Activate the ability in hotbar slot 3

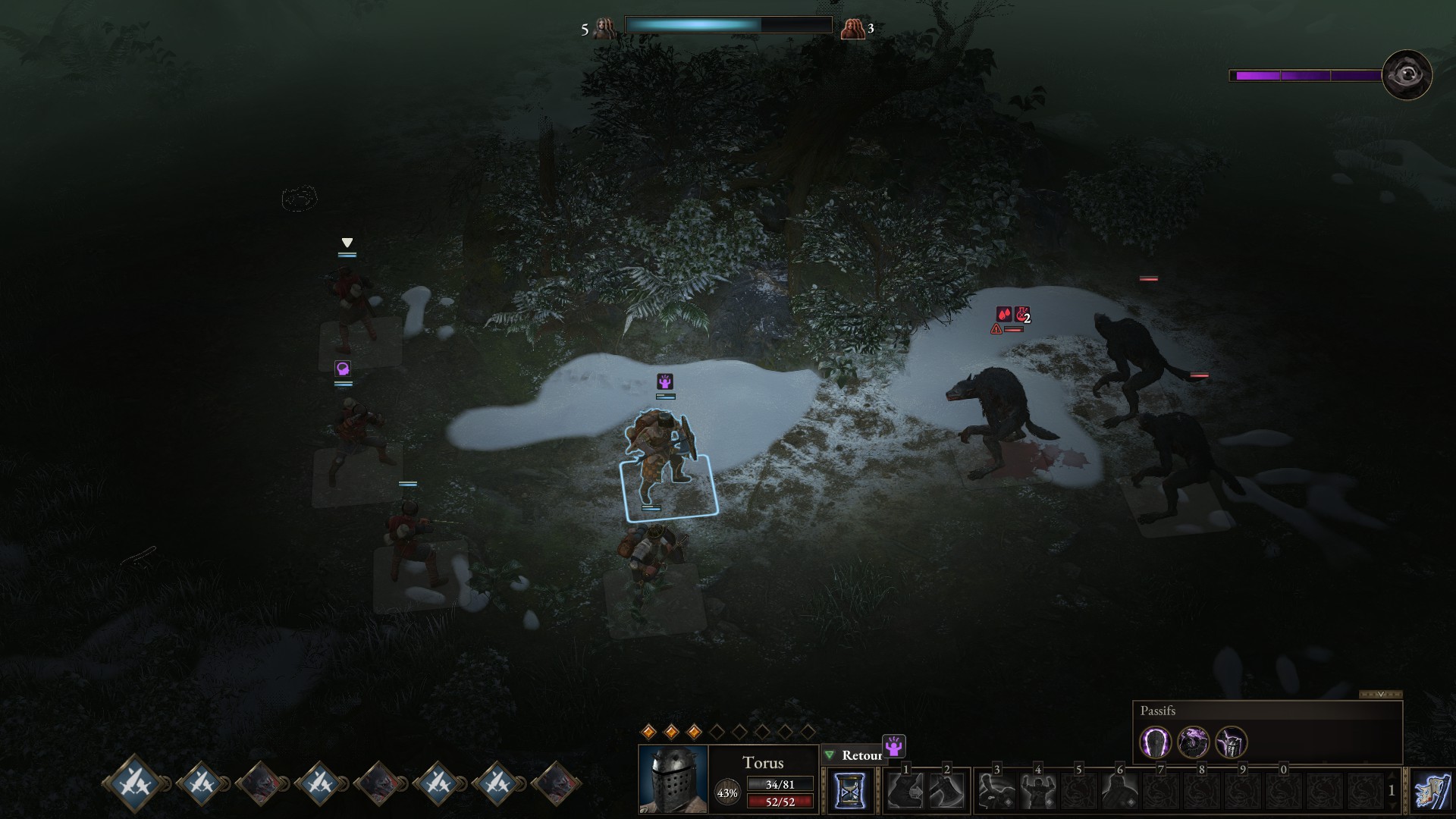coord(995,790)
